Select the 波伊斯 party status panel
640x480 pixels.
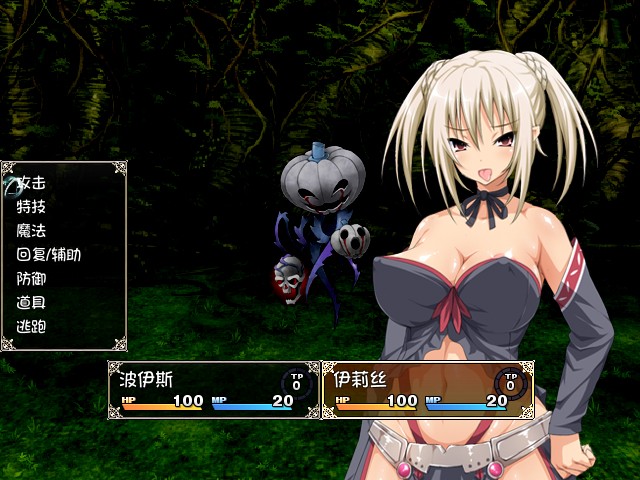coord(213,389)
